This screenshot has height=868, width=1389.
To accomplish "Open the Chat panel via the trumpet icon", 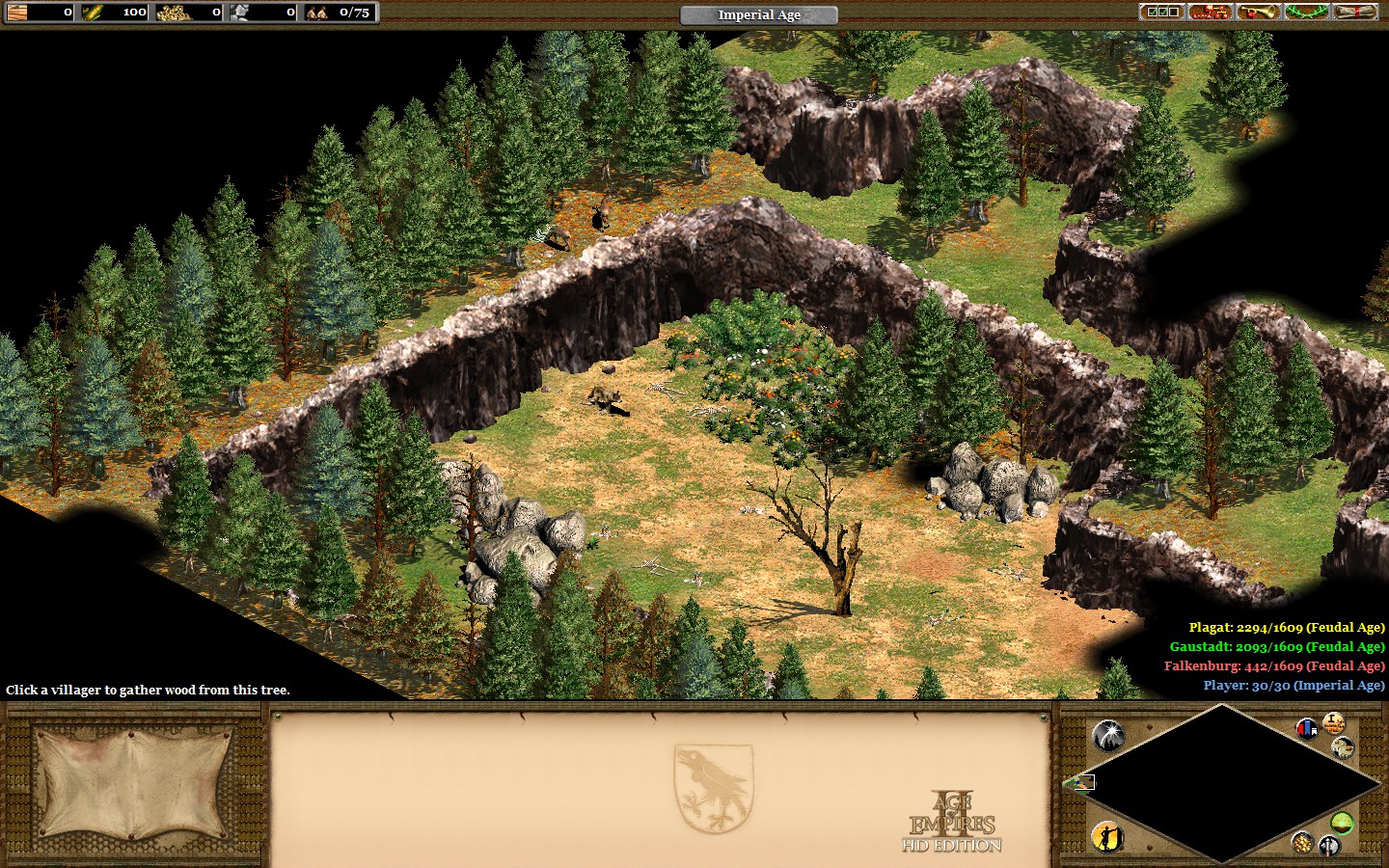I will tap(1259, 14).
